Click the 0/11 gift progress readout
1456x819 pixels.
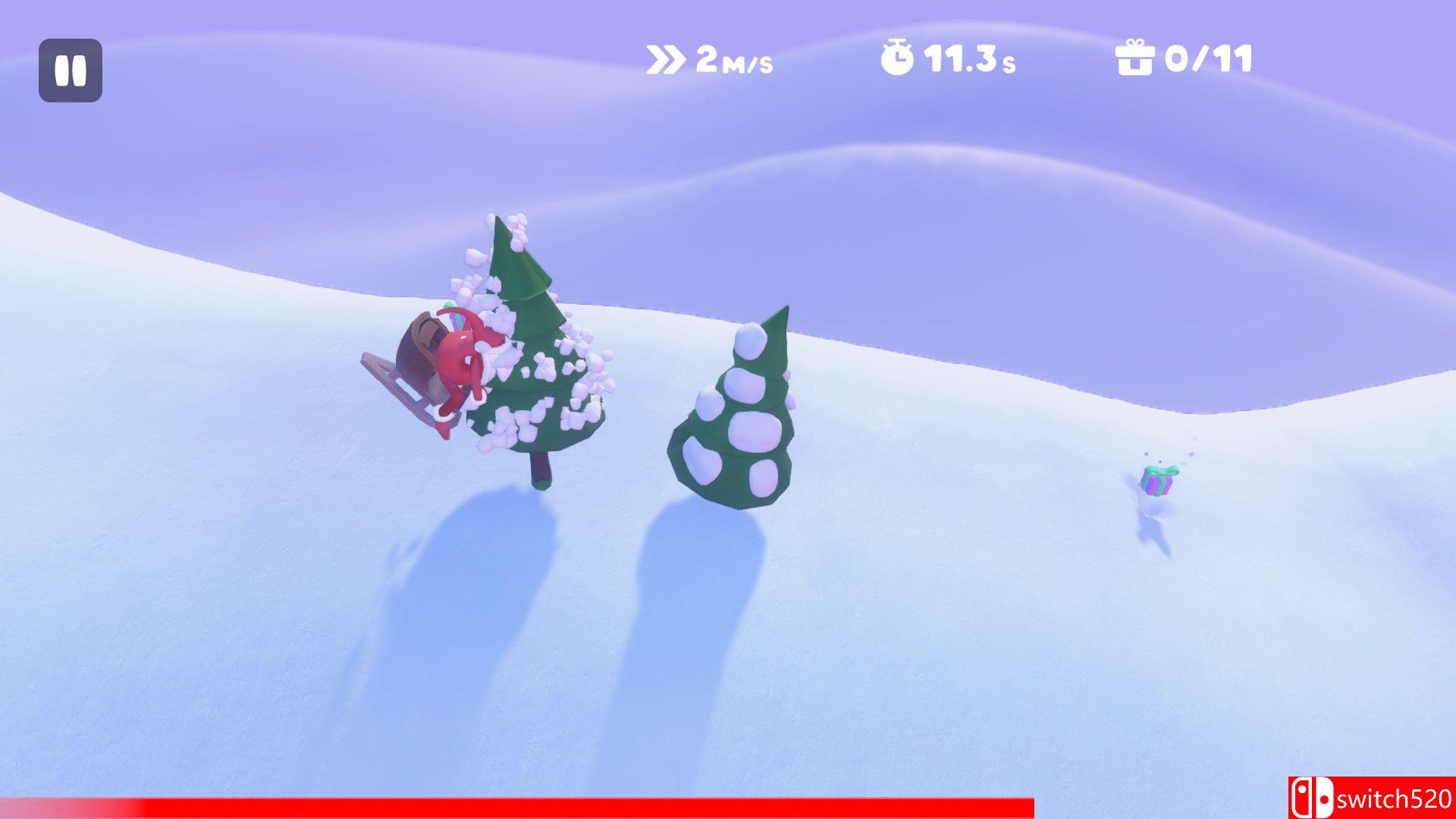coord(1210,61)
